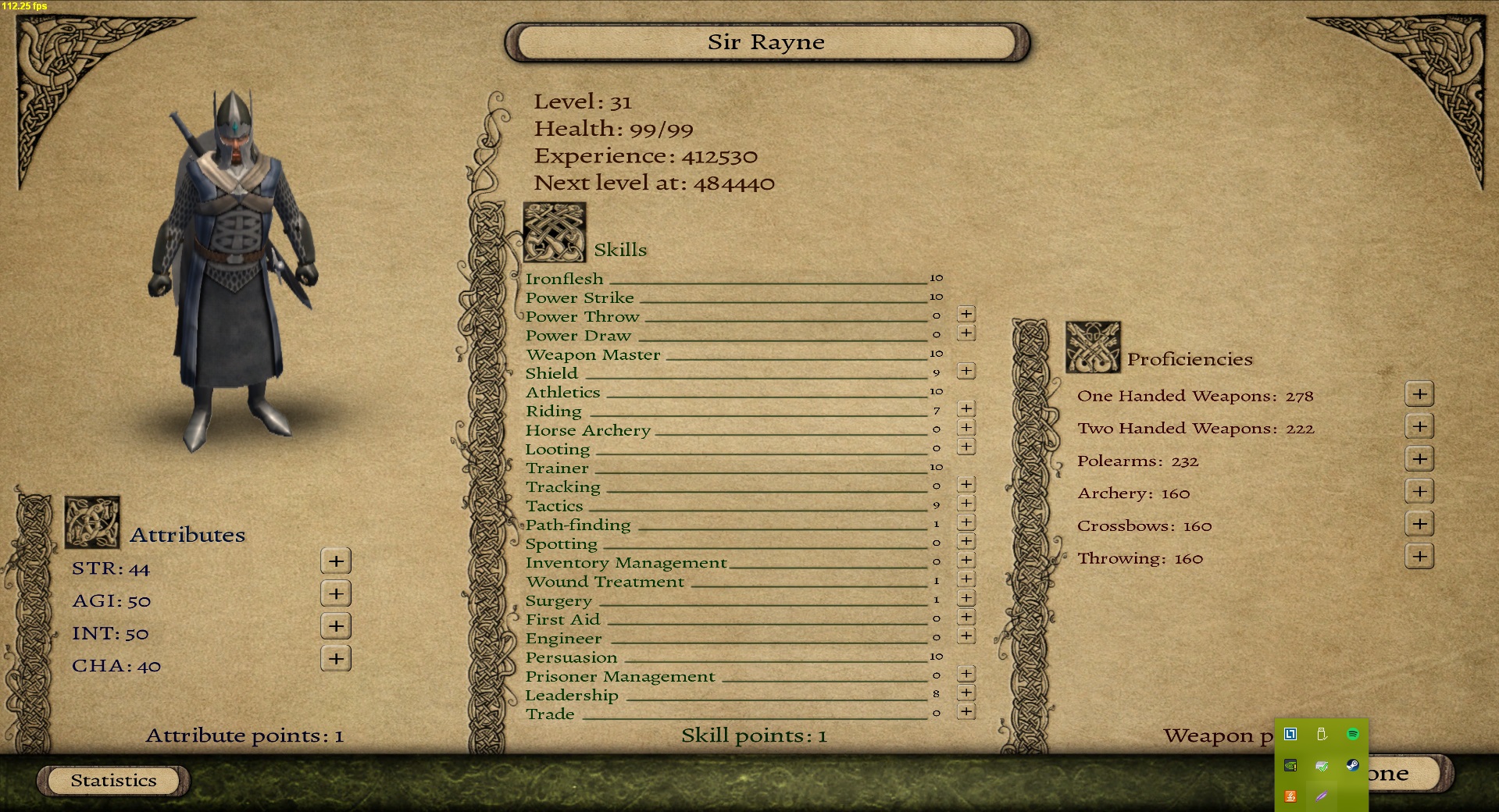Raise INT with its plus button
This screenshot has height=812, width=1499.
pos(336,626)
